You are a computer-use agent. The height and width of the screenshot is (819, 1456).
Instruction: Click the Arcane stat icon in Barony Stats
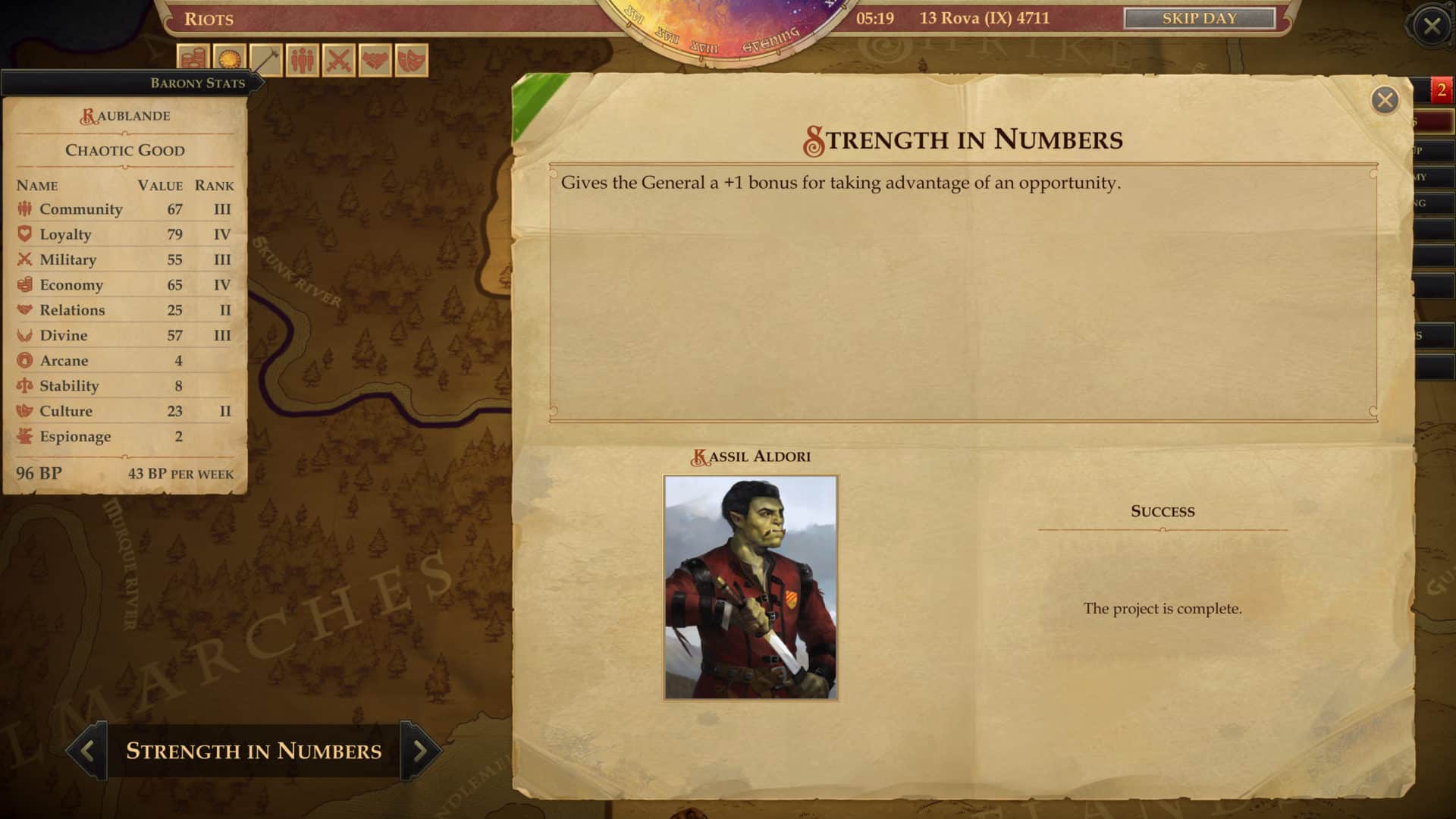24,360
